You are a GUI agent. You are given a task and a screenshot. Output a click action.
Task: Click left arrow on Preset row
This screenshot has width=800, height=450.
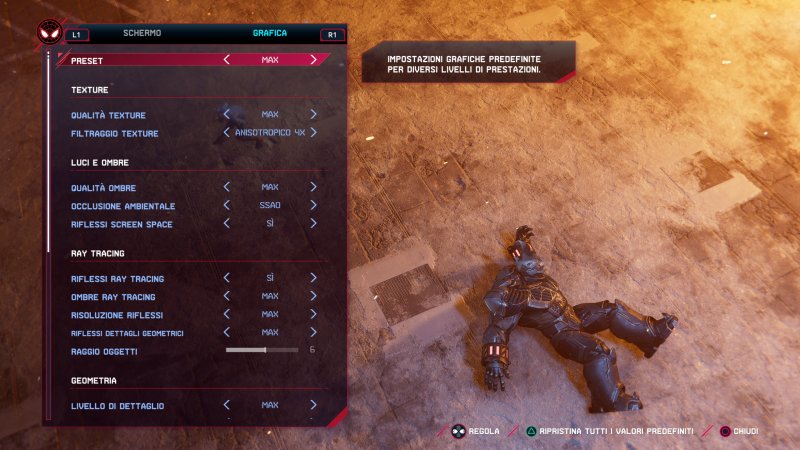tap(226, 60)
